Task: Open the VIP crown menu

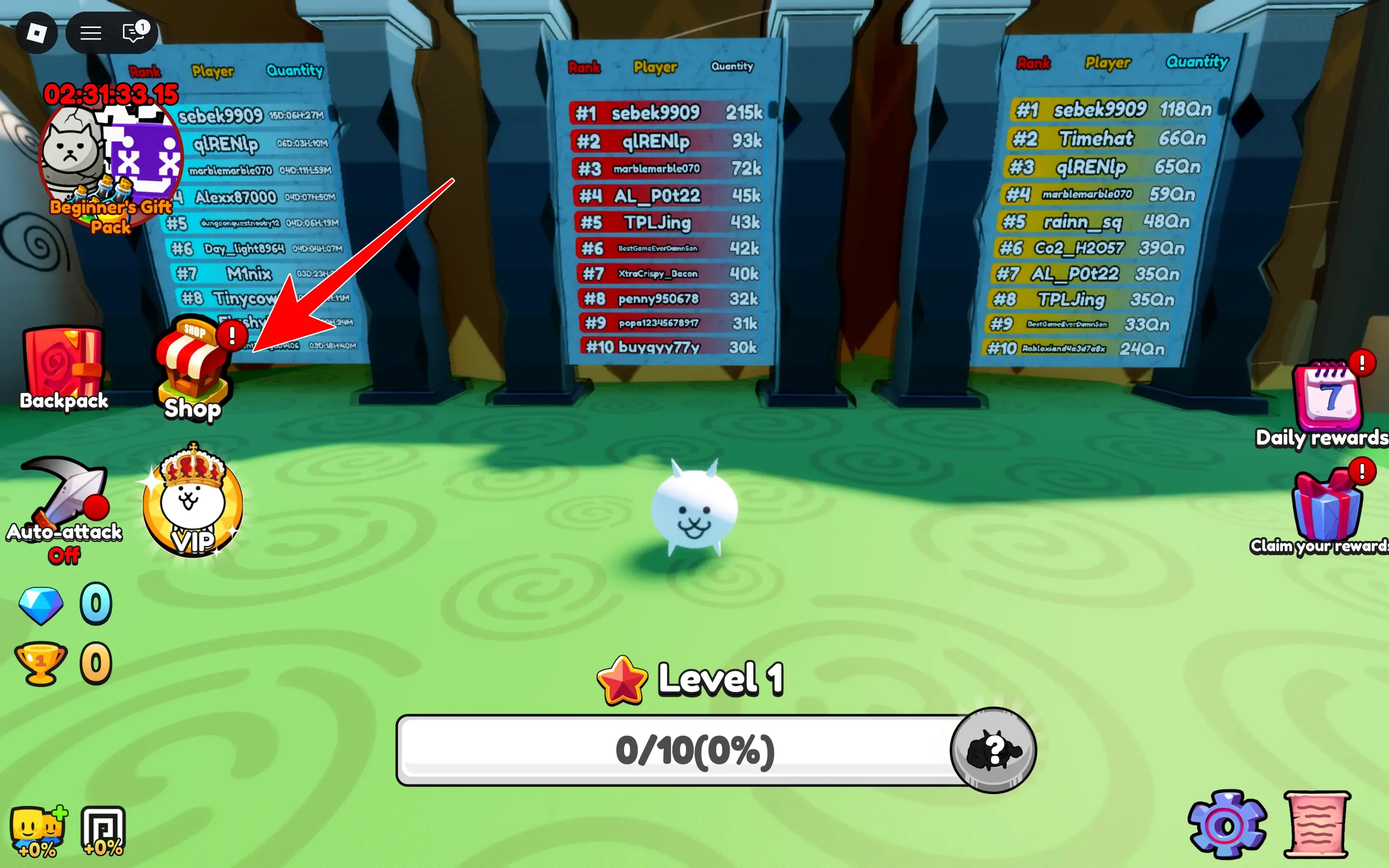Action: coord(191,502)
